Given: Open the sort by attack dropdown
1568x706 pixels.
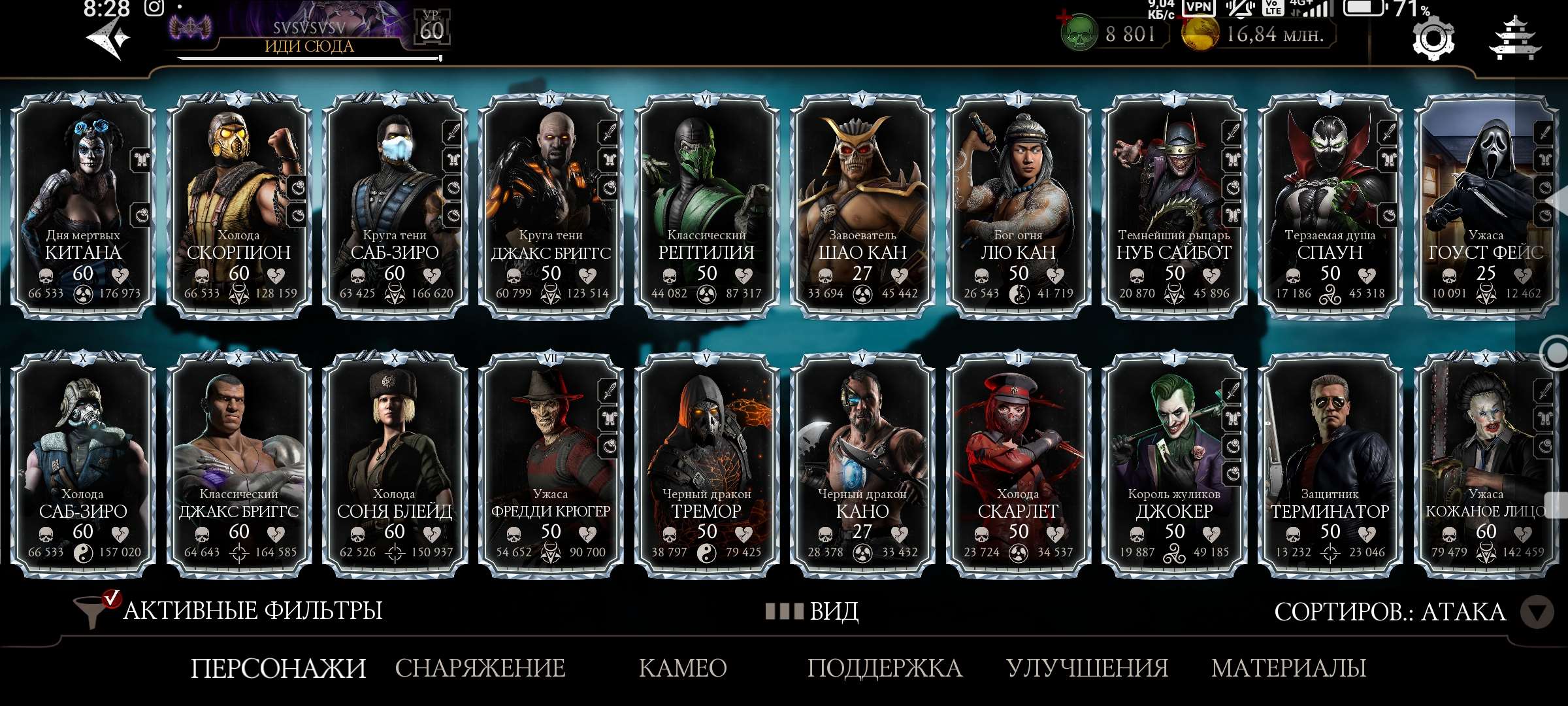Looking at the screenshot, I should click(x=1535, y=613).
